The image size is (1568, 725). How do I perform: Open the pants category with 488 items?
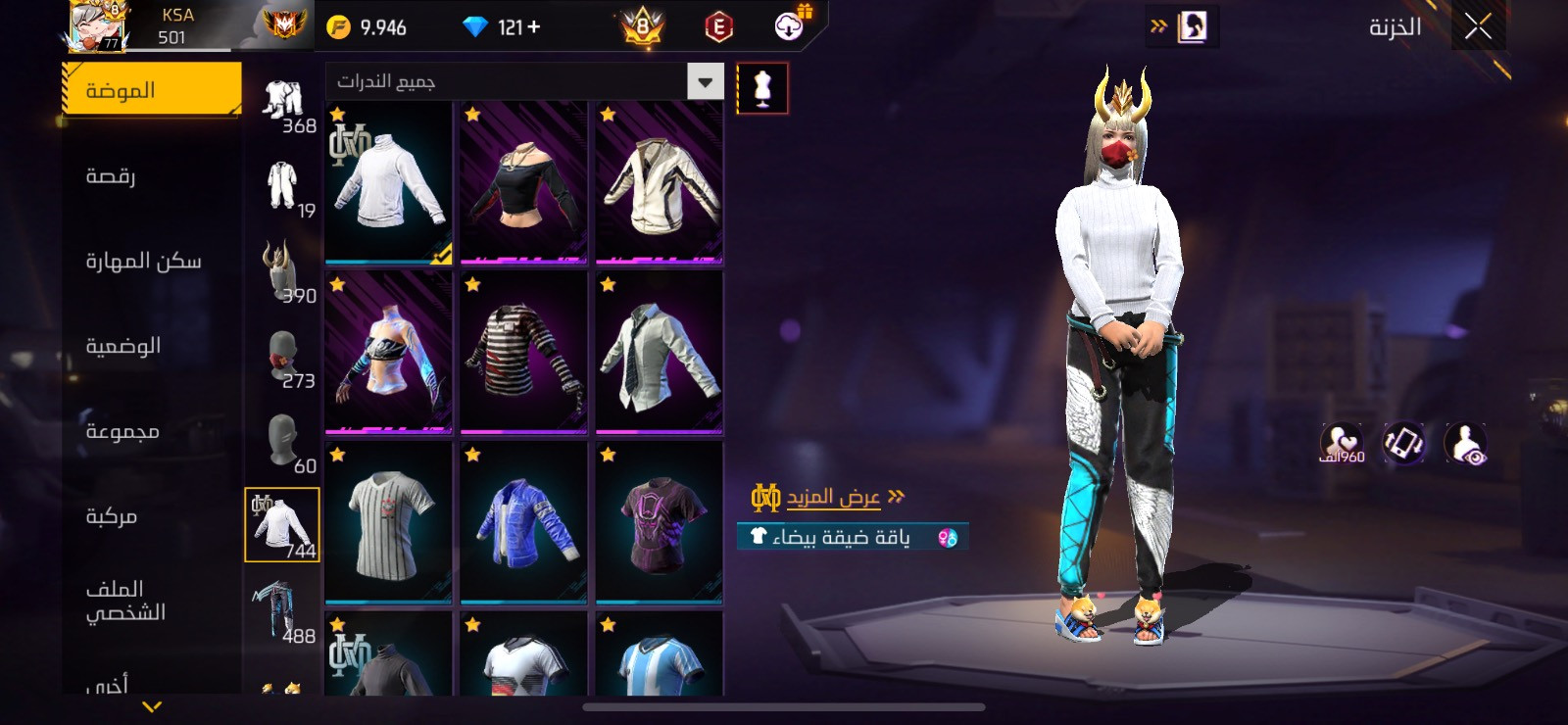point(282,609)
